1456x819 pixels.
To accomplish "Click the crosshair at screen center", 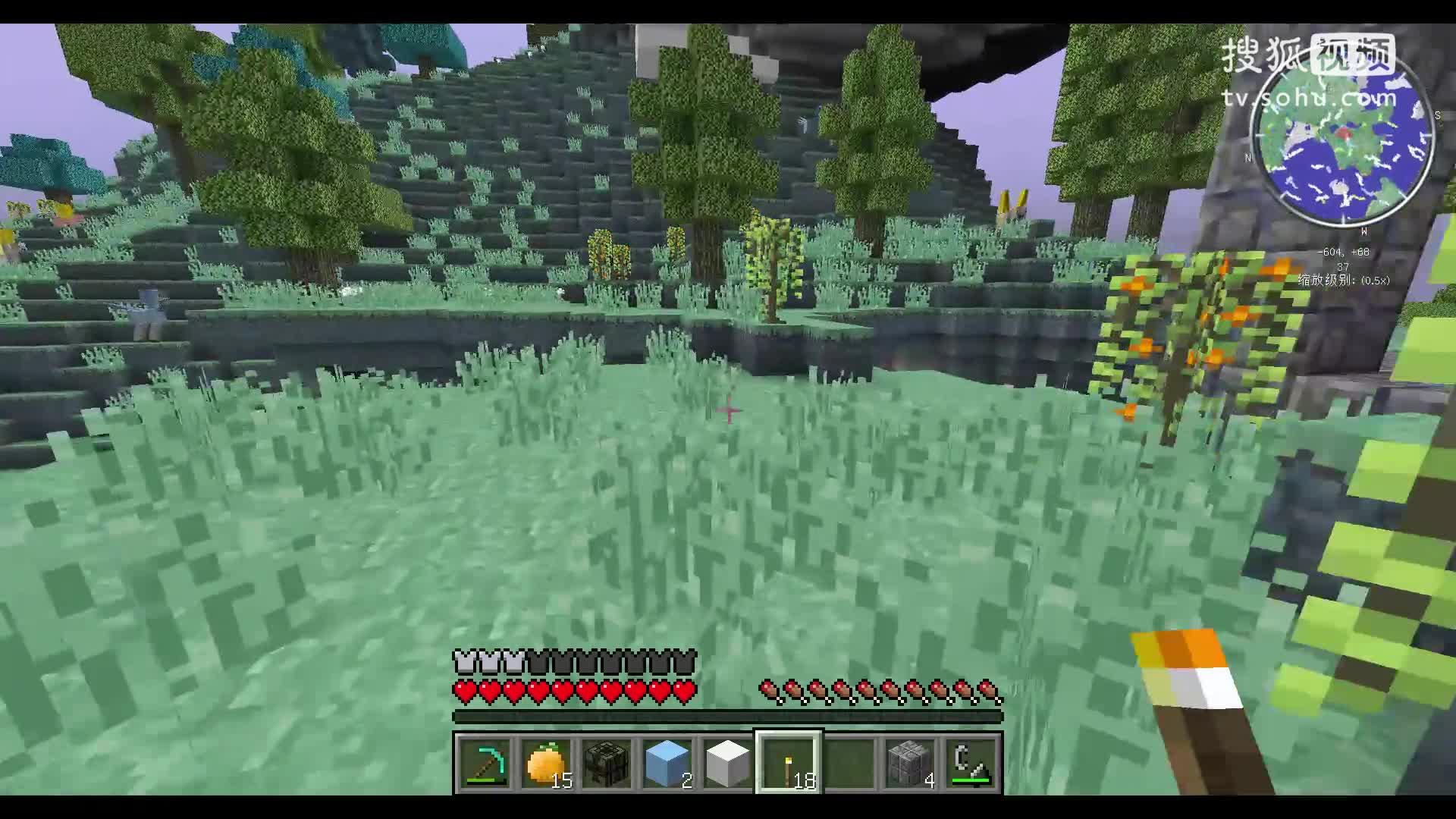I will [x=728, y=409].
